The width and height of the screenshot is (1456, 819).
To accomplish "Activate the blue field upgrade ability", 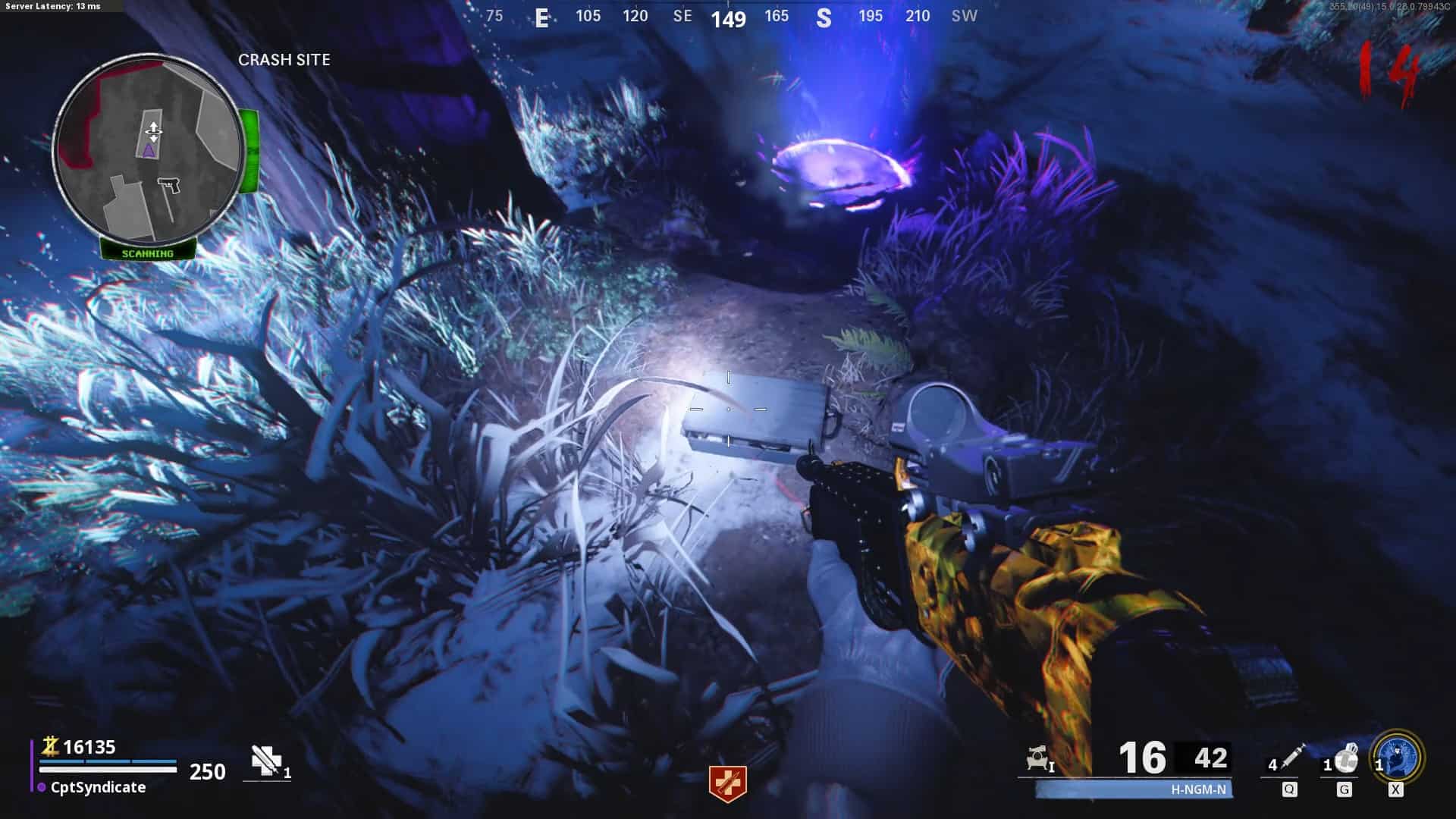I will click(1397, 757).
